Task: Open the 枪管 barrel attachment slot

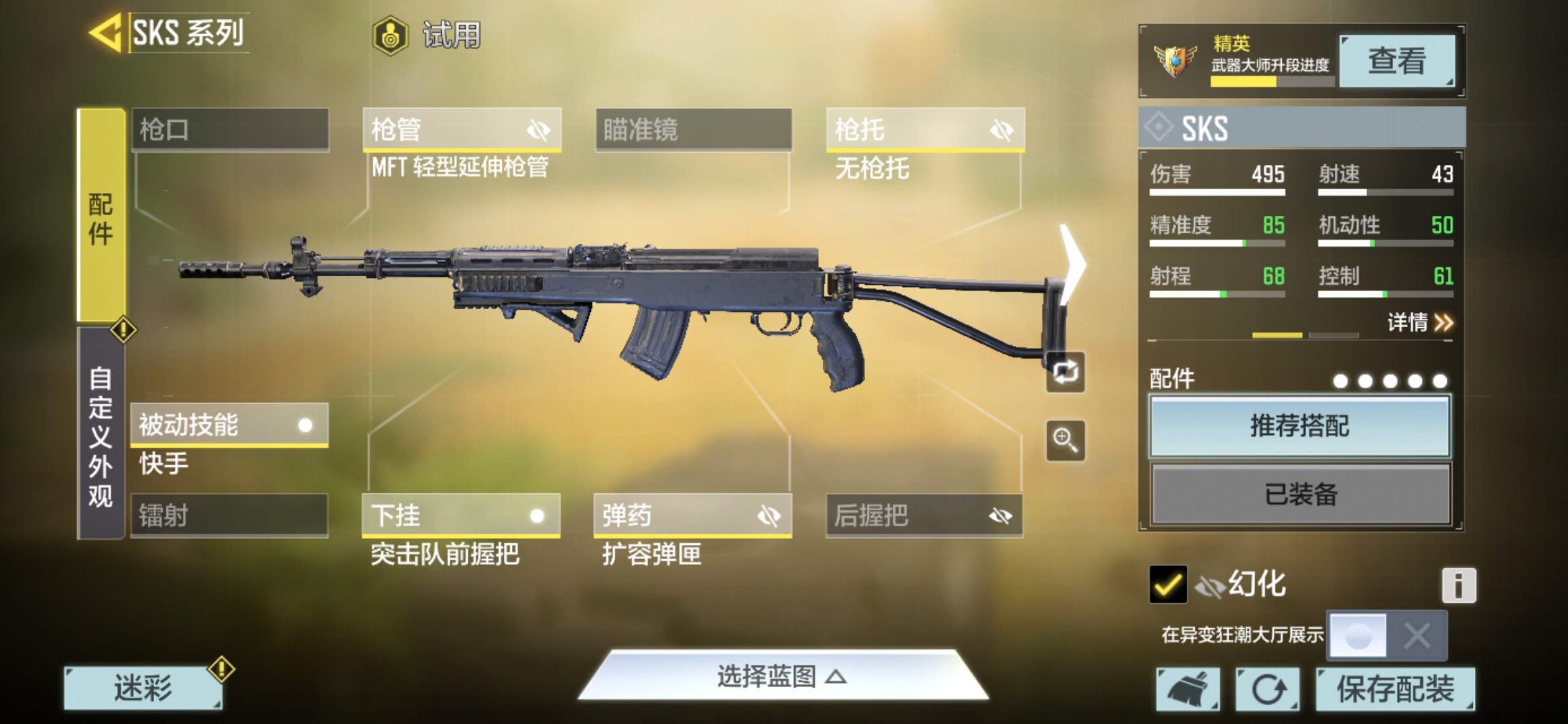Action: pos(461,129)
